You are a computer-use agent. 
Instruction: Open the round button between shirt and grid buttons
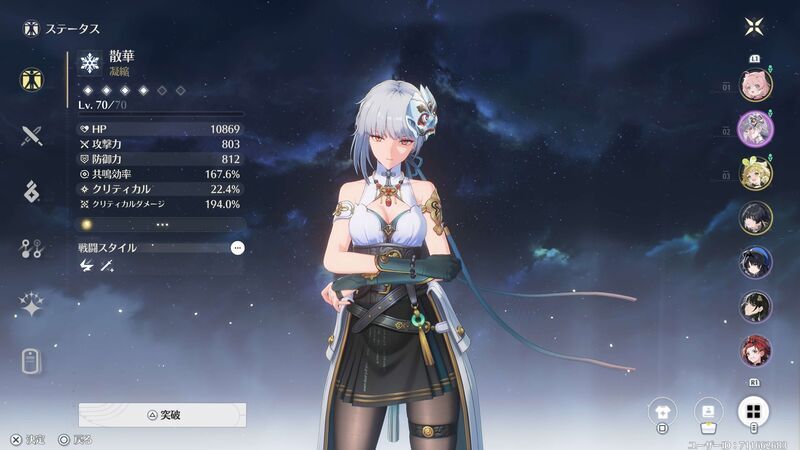[708, 410]
